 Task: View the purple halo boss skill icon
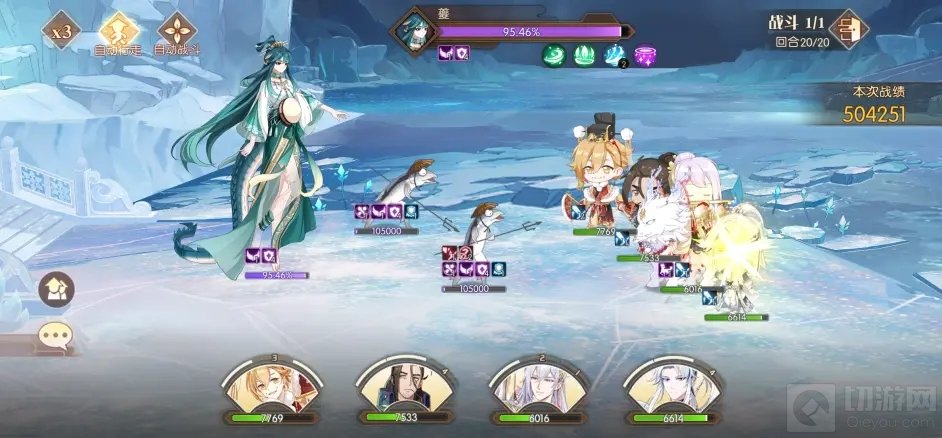point(646,56)
